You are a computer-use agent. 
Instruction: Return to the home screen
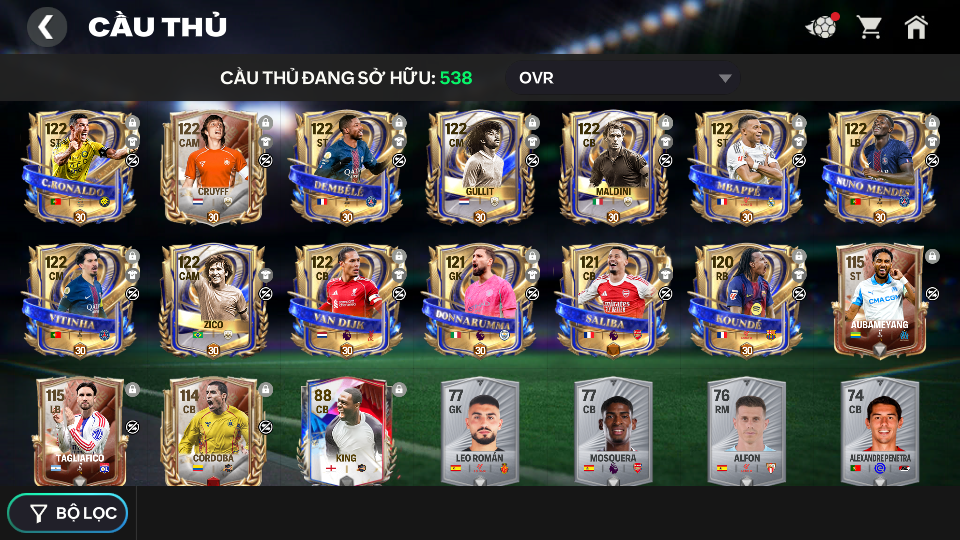(x=916, y=27)
